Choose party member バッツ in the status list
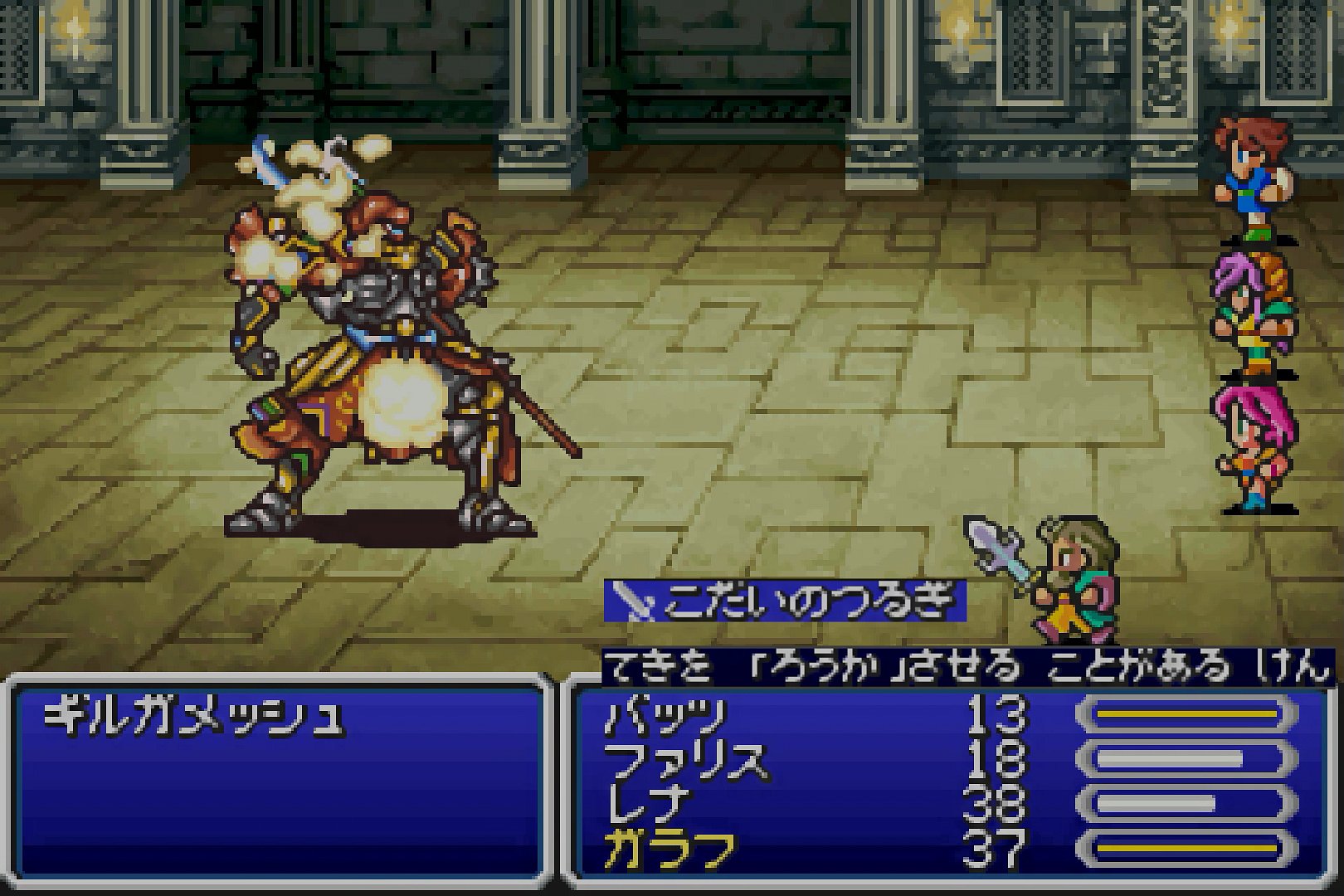The height and width of the screenshot is (896, 1344). tap(665, 715)
